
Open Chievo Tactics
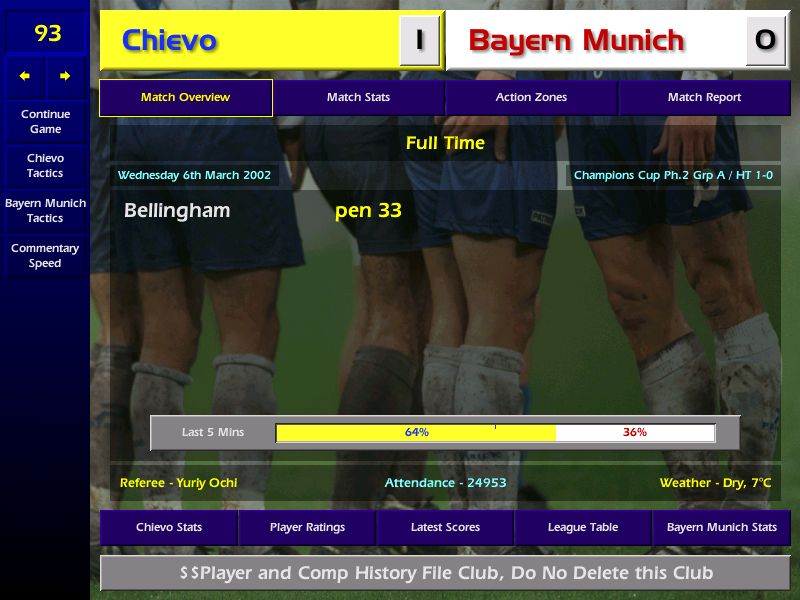[x=45, y=165]
